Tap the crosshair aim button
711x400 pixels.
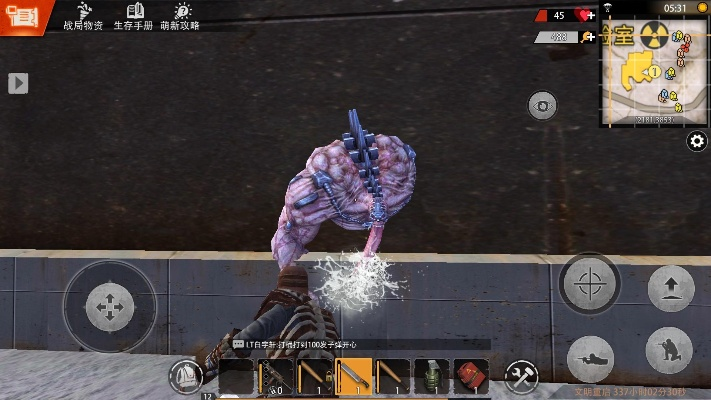point(592,284)
